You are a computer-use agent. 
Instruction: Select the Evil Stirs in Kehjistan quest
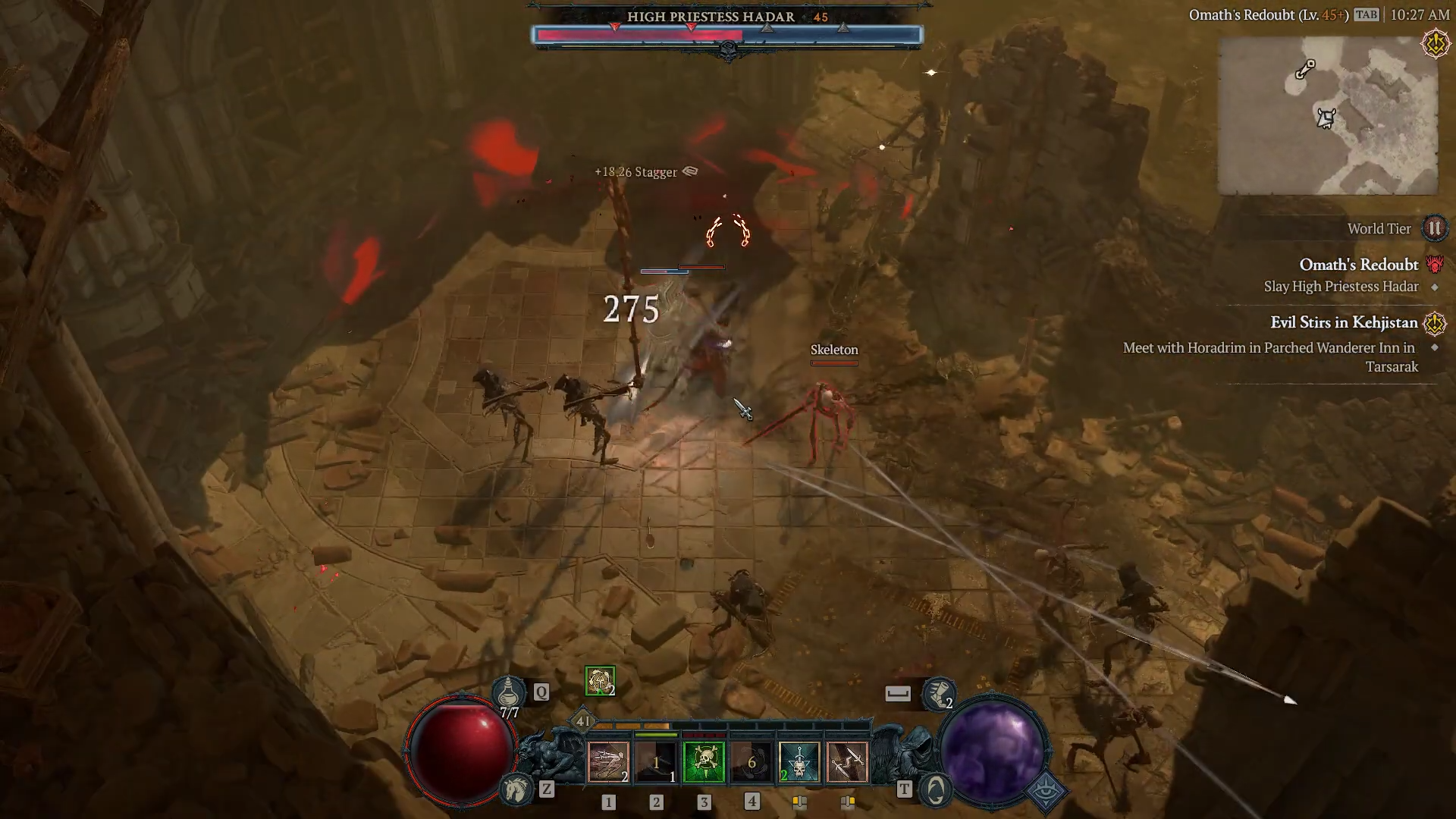click(x=1344, y=322)
